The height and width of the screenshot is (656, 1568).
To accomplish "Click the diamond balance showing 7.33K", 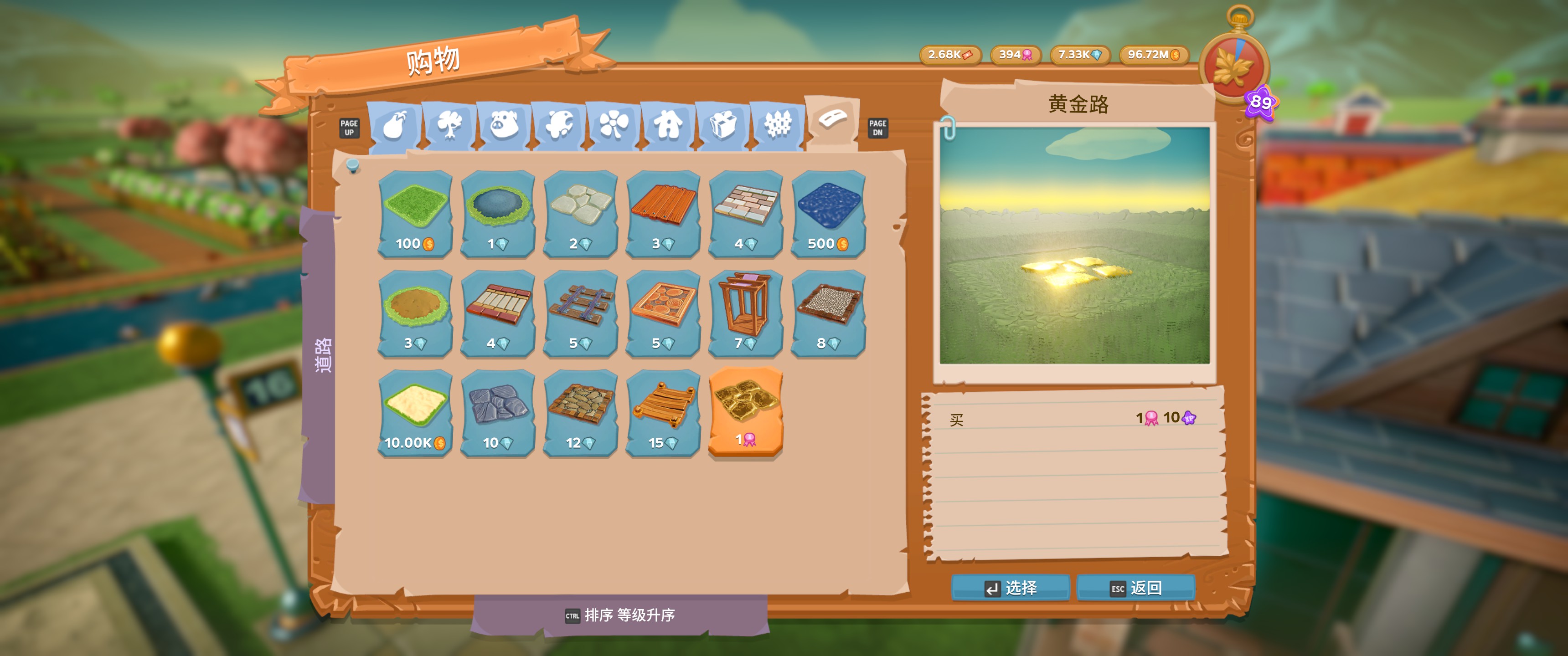I will pyautogui.click(x=1081, y=55).
